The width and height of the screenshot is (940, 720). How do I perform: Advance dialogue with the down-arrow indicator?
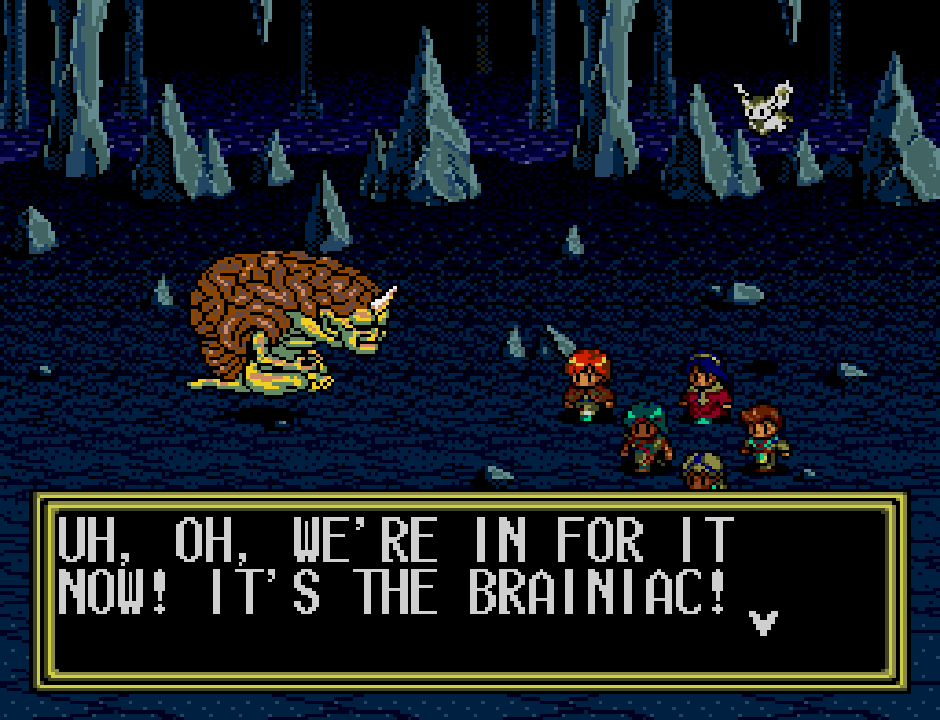tap(763, 622)
